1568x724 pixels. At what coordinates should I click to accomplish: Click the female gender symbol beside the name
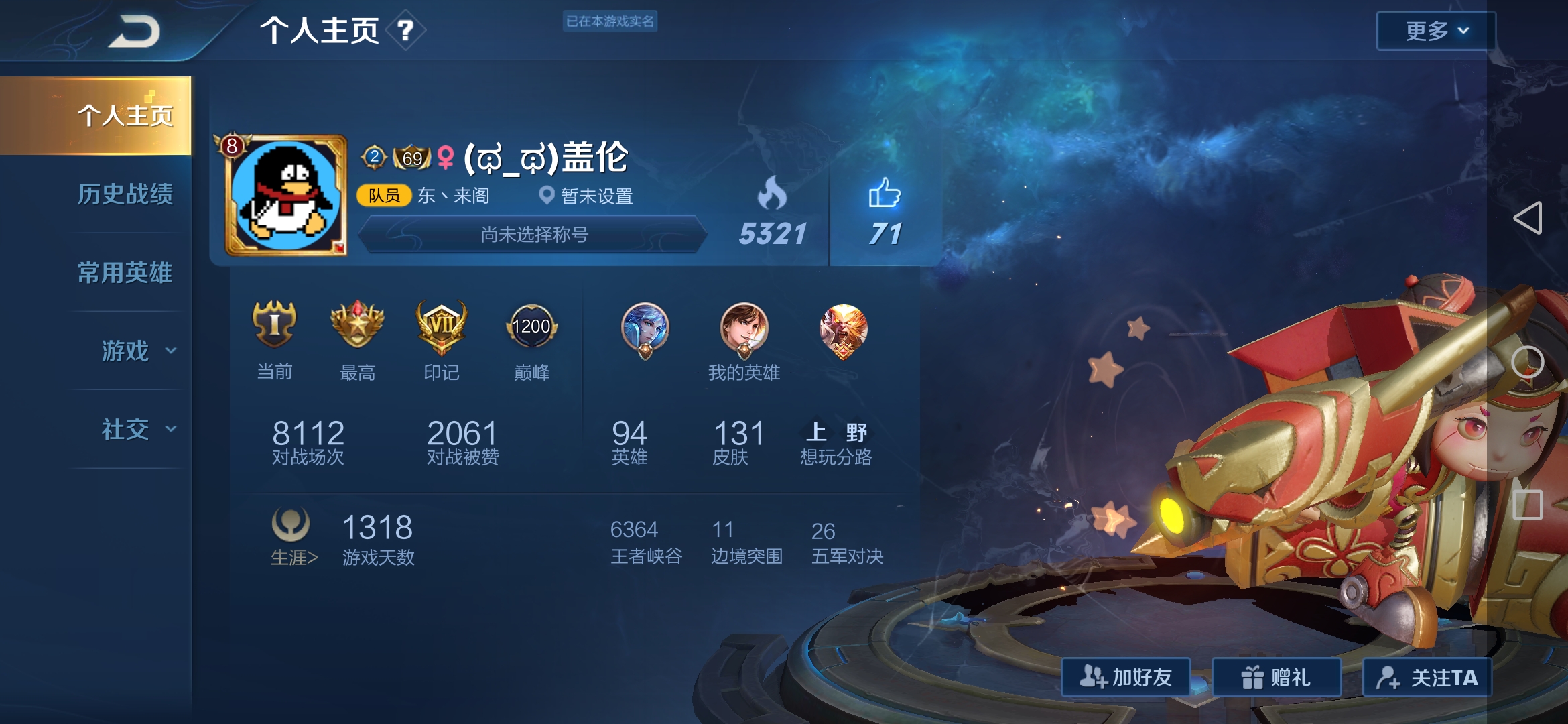446,156
